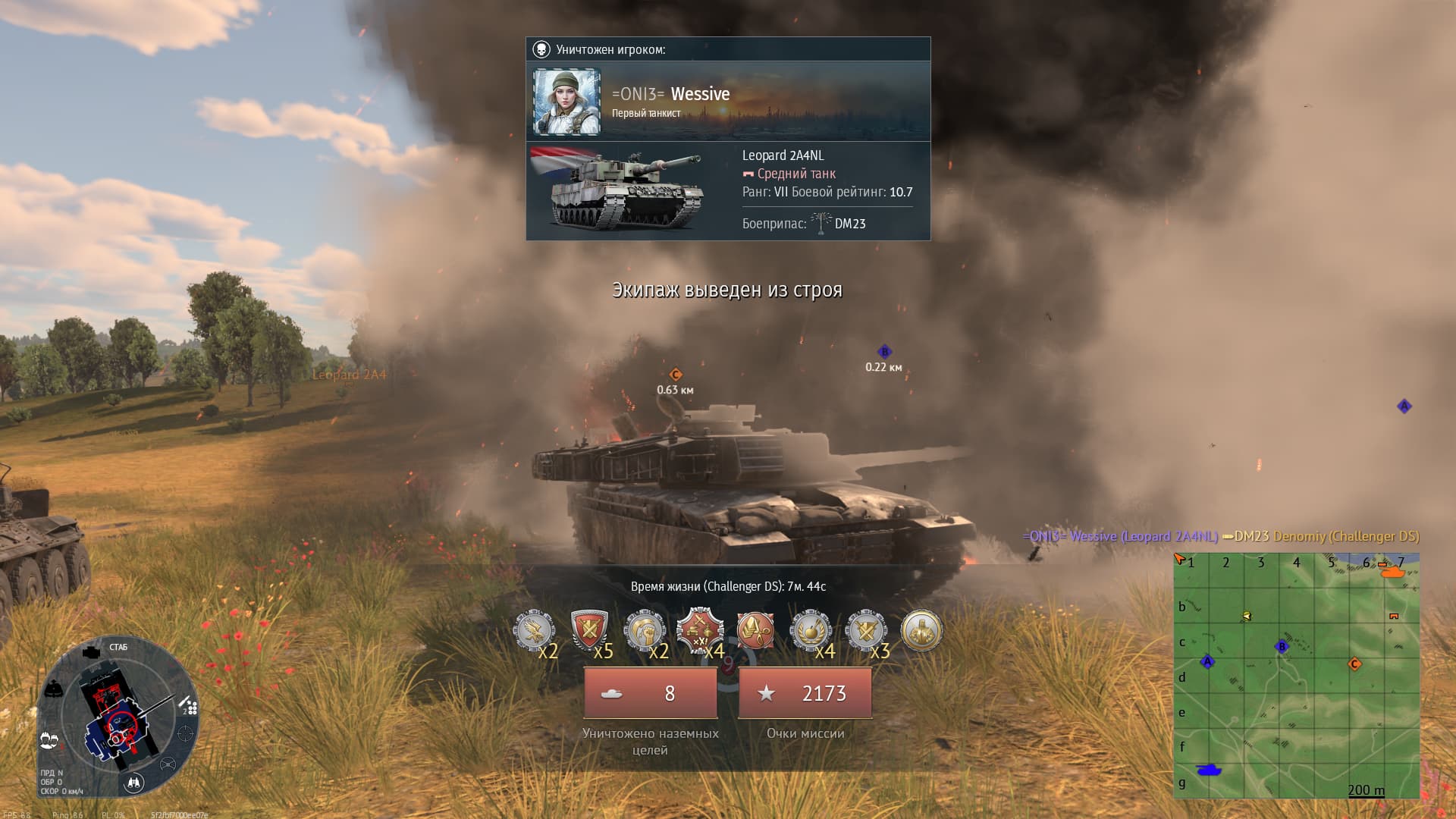Click the DM23 ammunition icon
The width and height of the screenshot is (1456, 819).
click(x=821, y=223)
